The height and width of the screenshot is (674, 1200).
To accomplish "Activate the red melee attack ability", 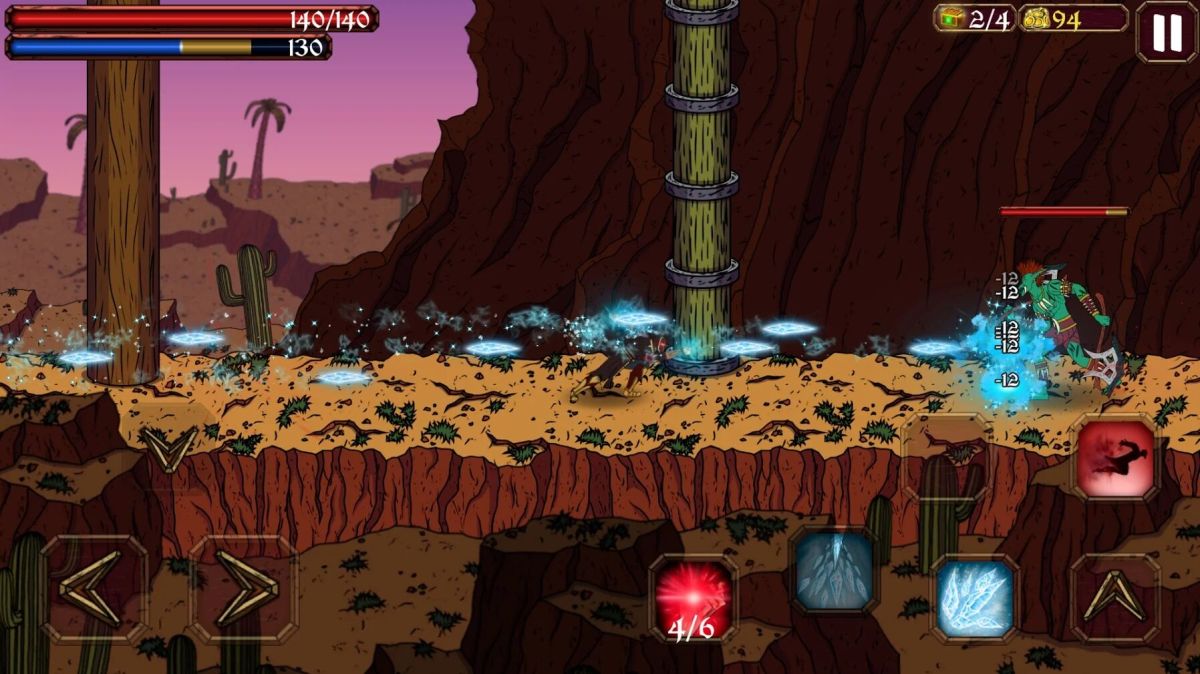I will 1115,459.
